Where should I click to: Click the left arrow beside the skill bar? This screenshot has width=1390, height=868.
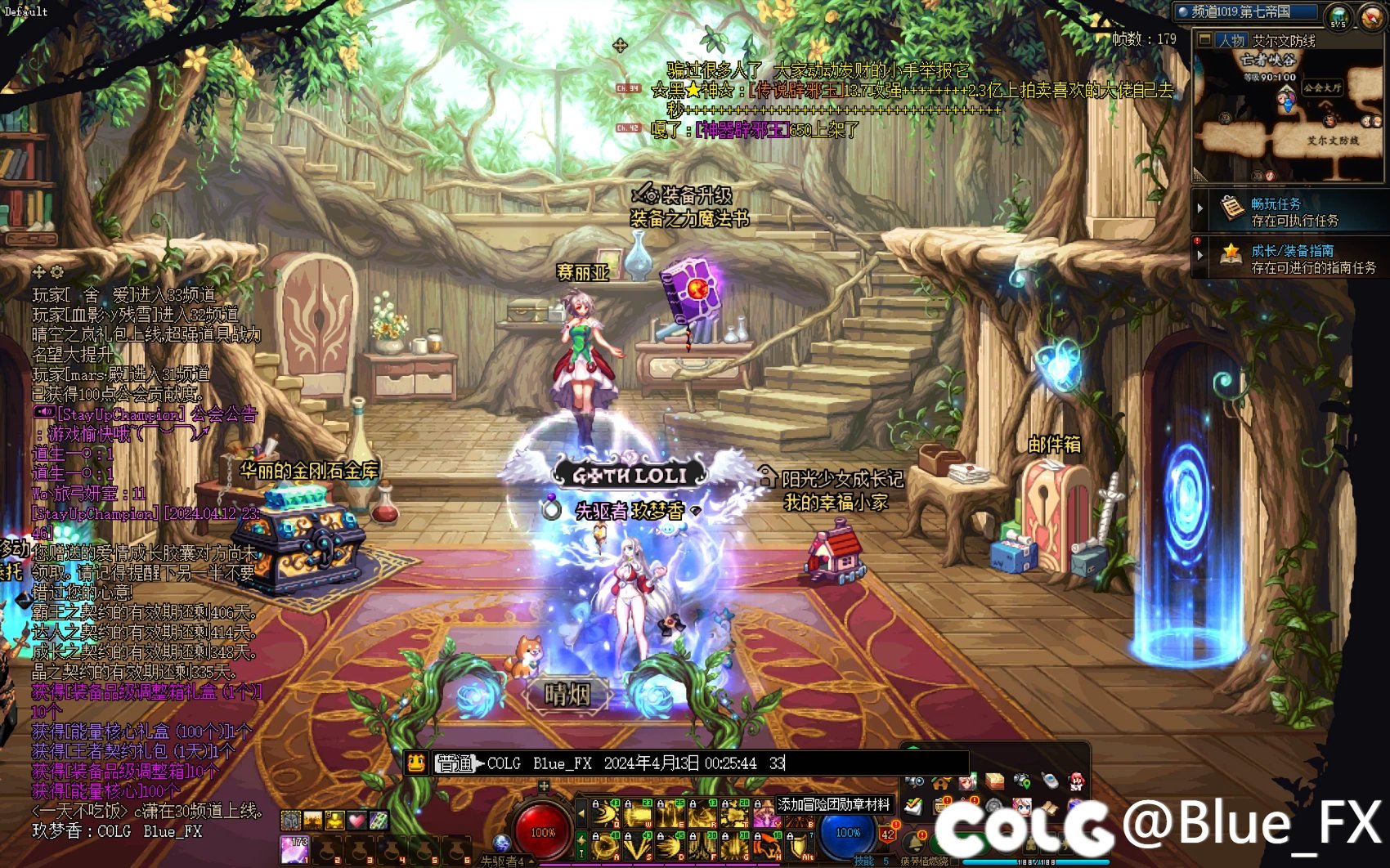click(581, 814)
